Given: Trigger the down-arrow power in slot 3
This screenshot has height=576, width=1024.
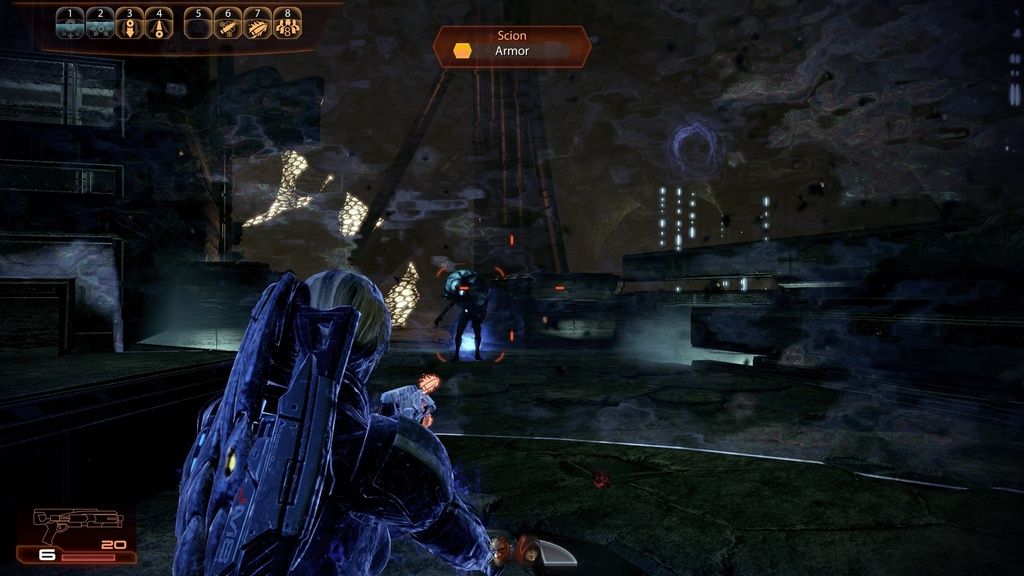Looking at the screenshot, I should pos(129,23).
